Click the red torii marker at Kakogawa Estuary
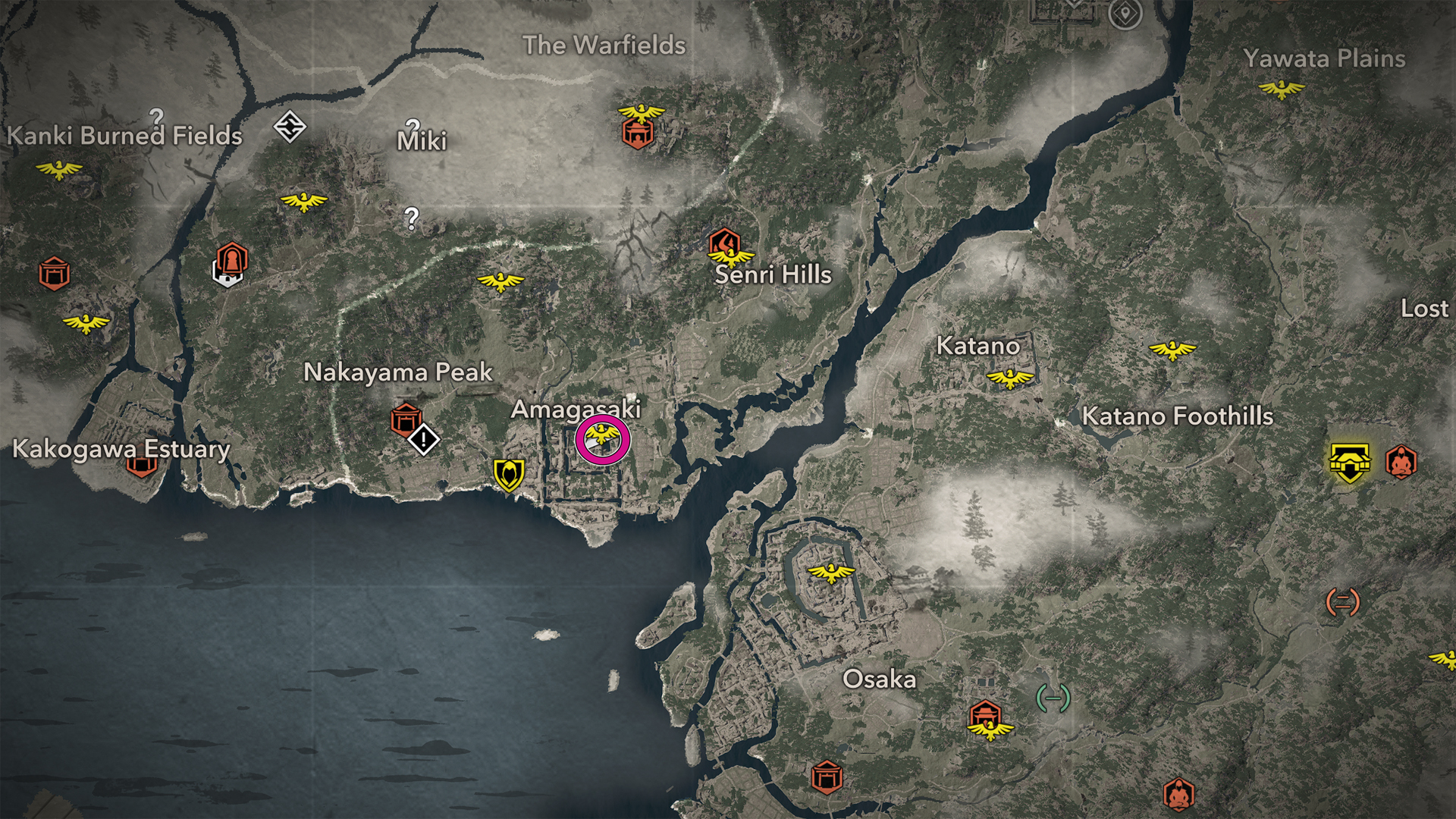 tap(142, 464)
